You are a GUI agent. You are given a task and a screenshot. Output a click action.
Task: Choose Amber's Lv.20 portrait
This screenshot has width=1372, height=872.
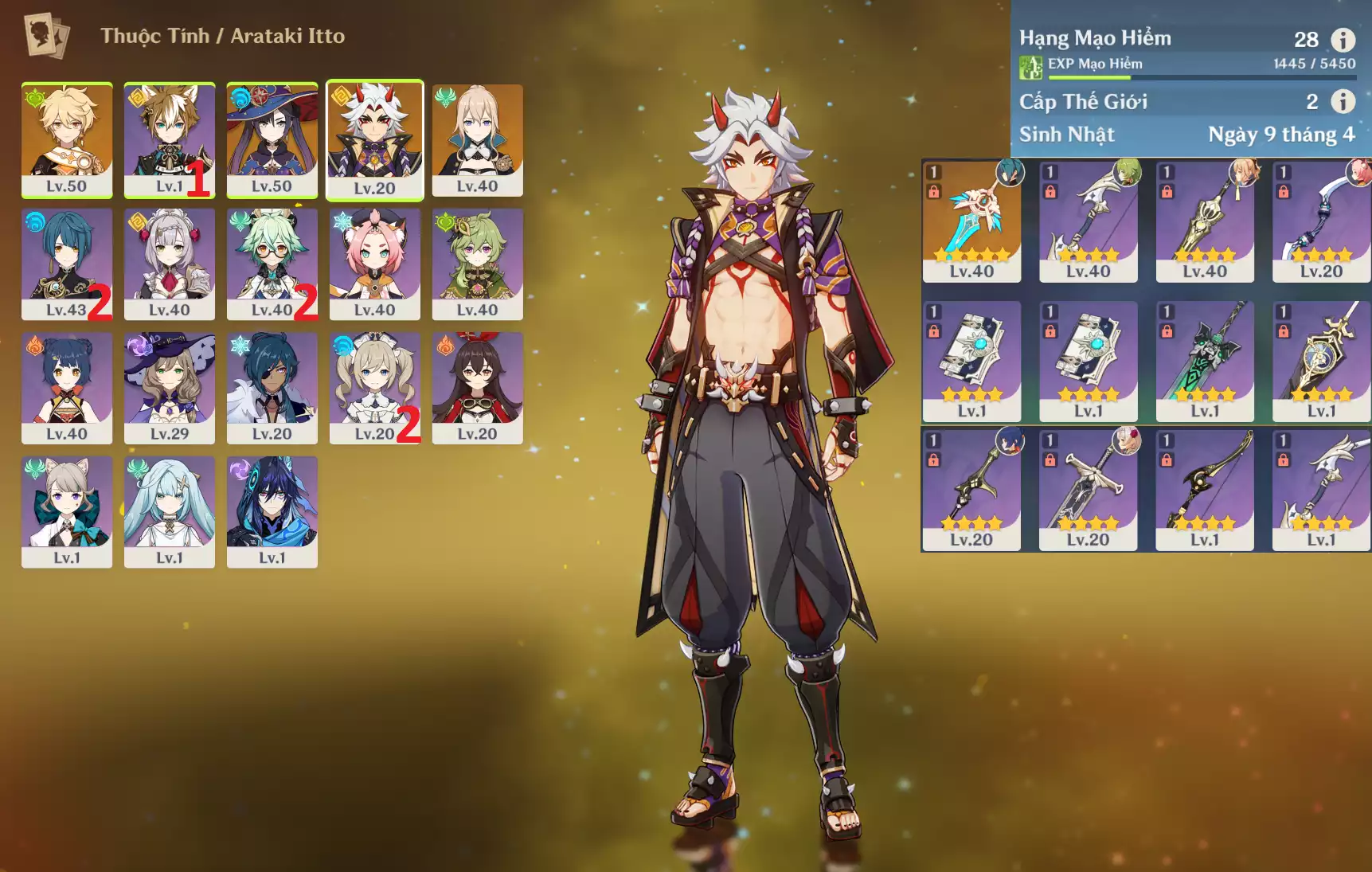477,388
